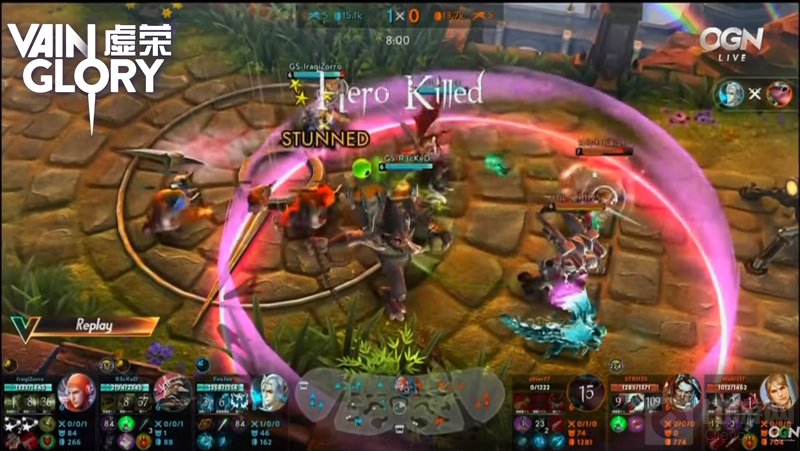The height and width of the screenshot is (451, 800).
Task: Select R3cKeD's spiky dark hero portrait
Action: click(x=172, y=392)
